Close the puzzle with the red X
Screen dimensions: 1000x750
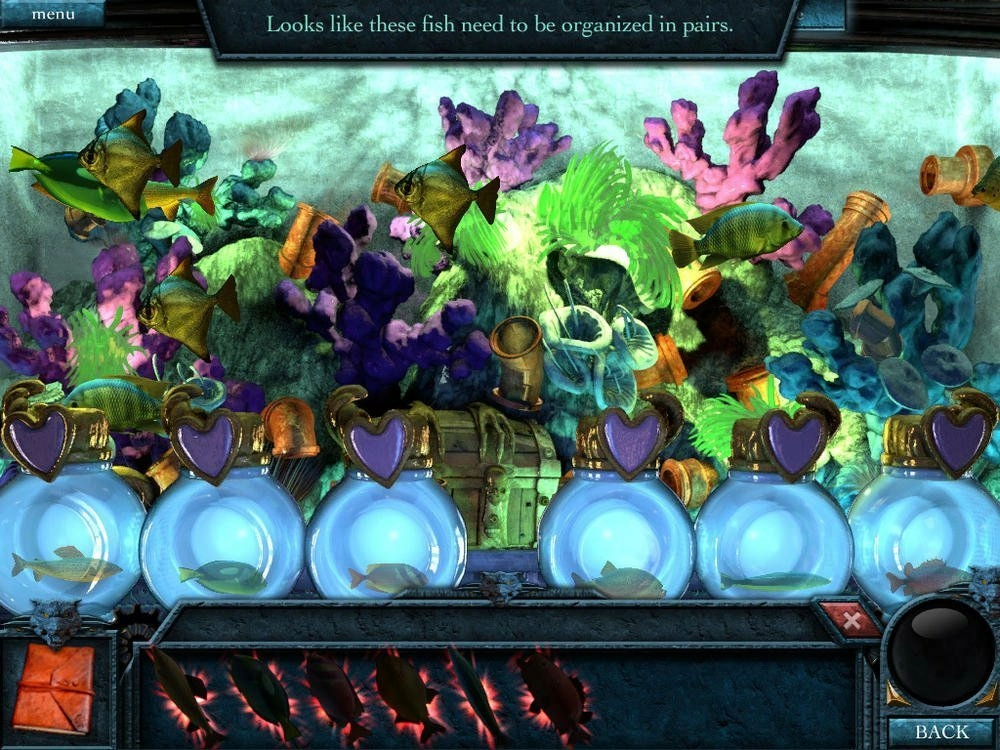click(851, 621)
